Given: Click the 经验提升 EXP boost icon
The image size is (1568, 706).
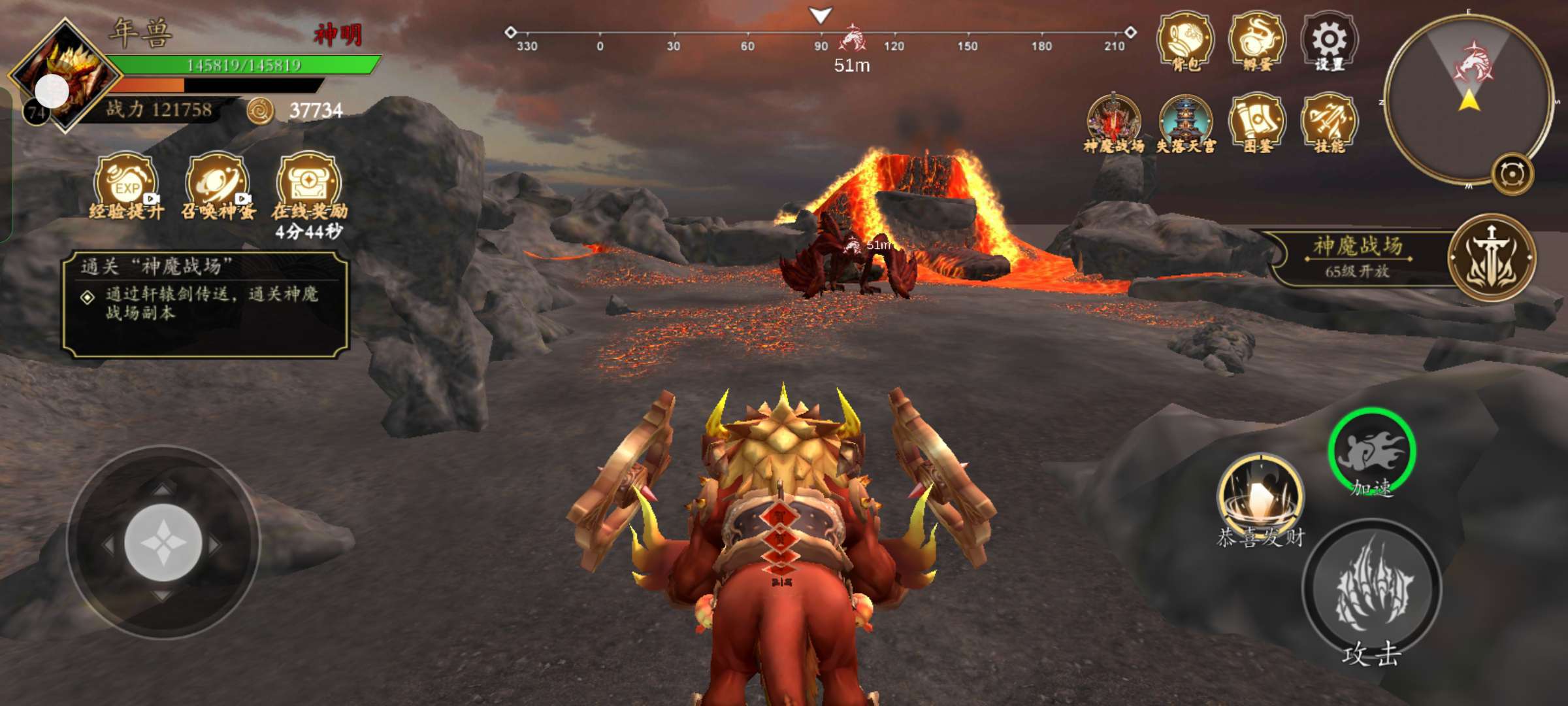Looking at the screenshot, I should click(126, 184).
